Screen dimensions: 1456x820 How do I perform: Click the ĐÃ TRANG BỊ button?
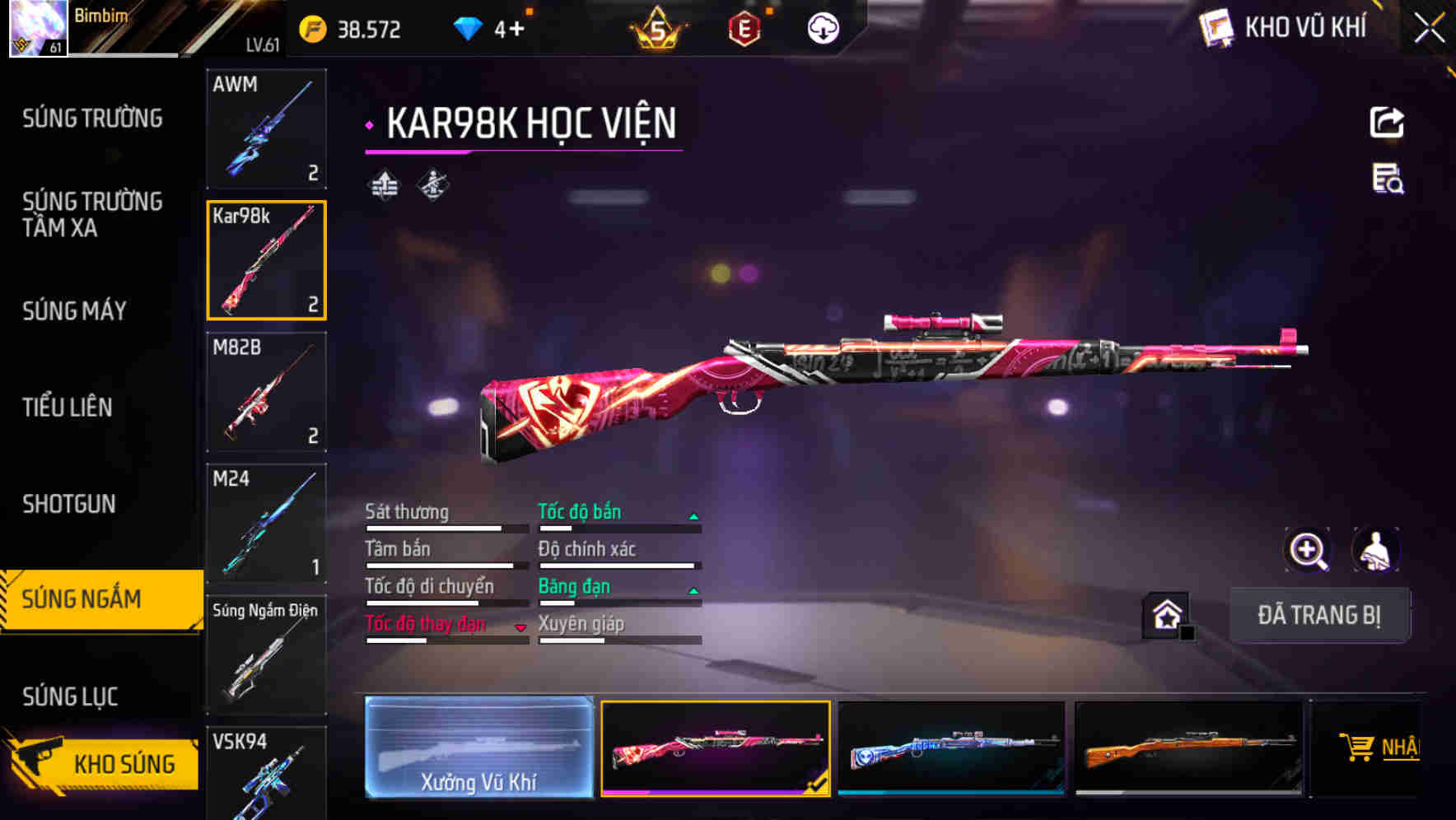pos(1319,615)
